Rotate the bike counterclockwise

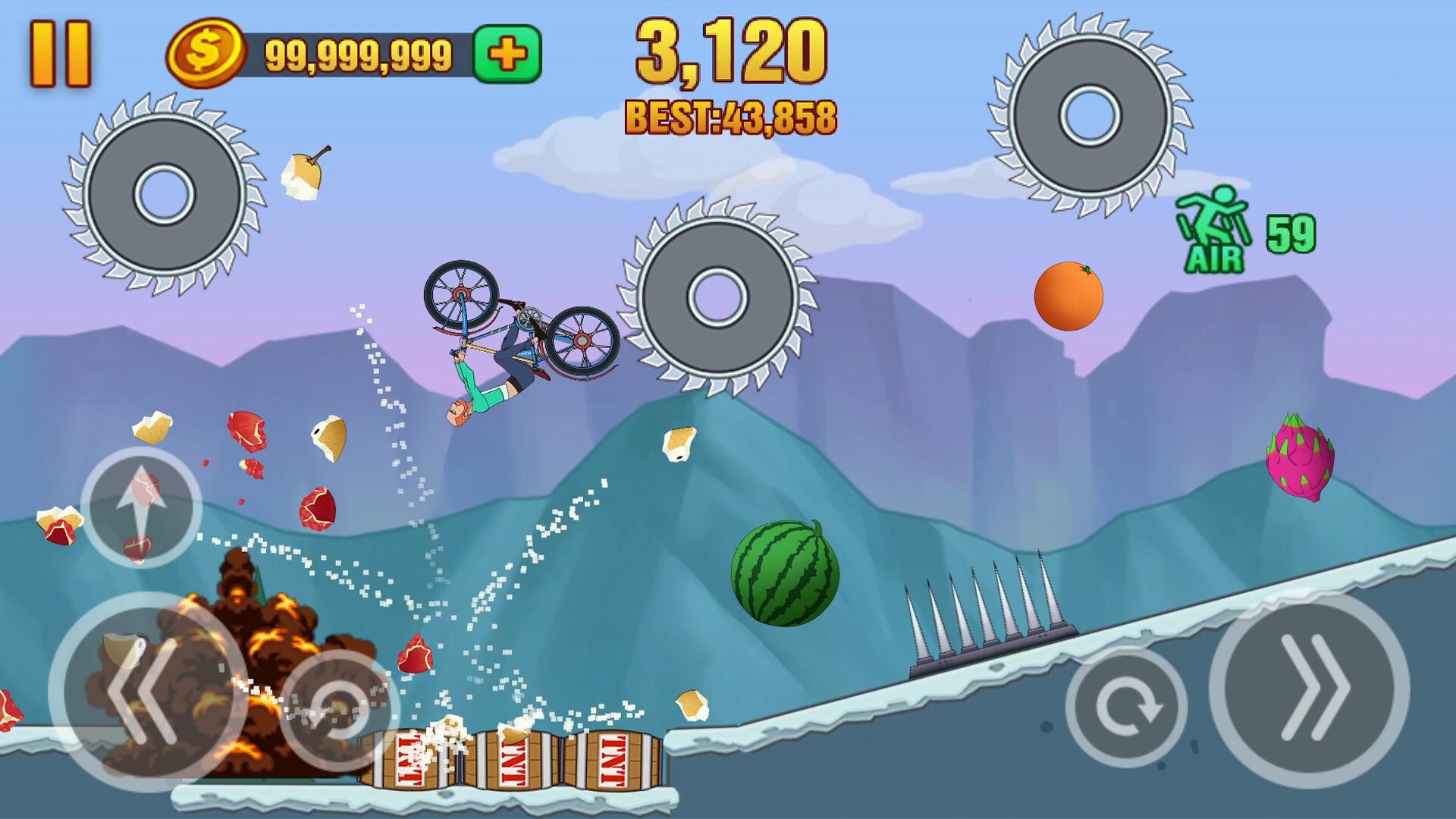click(x=339, y=711)
